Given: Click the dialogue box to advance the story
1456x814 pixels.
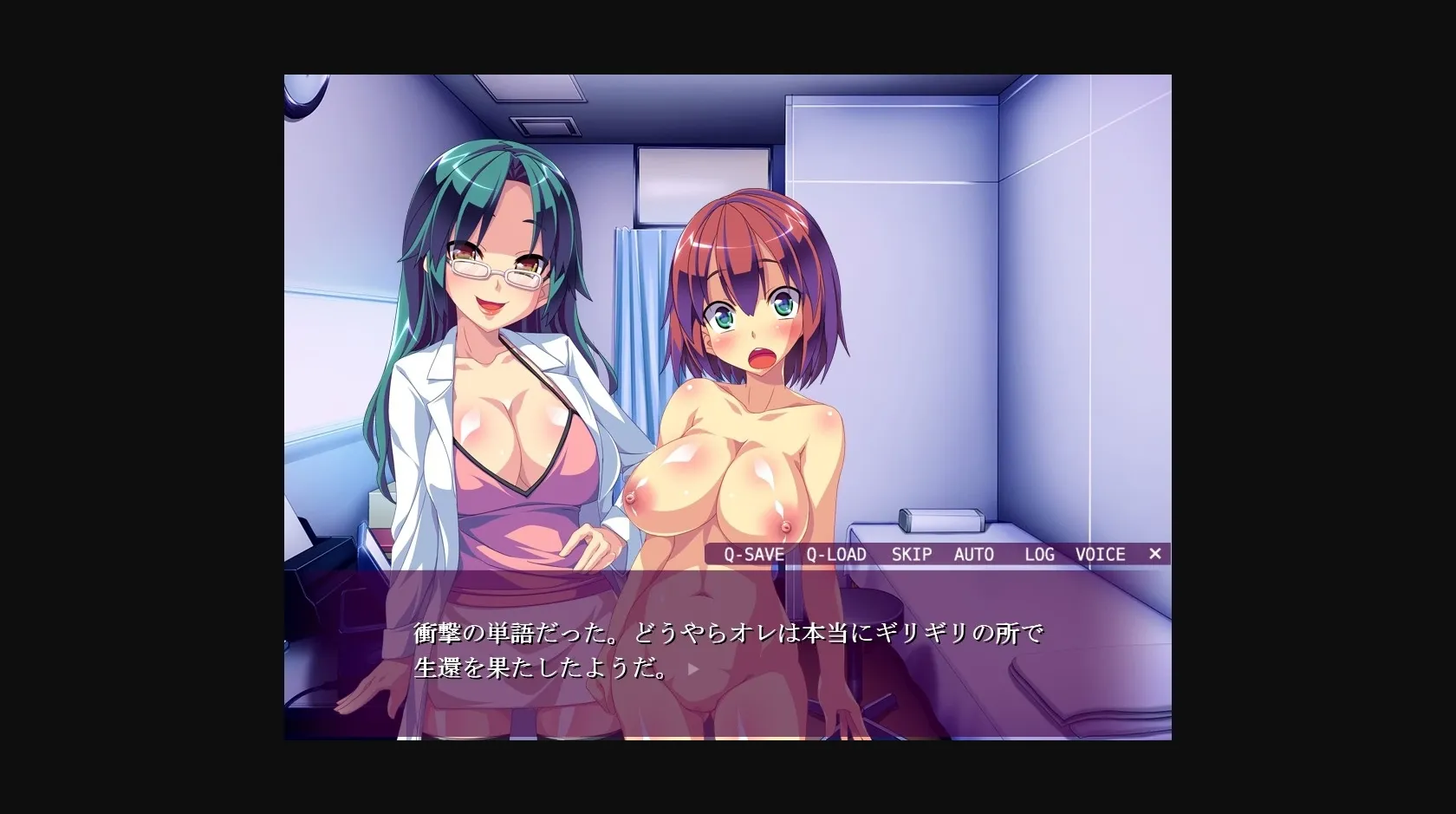Looking at the screenshot, I should click(728, 650).
